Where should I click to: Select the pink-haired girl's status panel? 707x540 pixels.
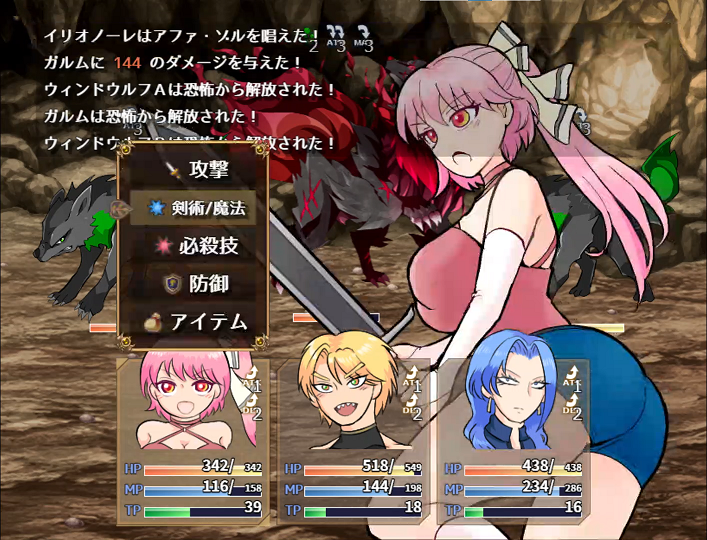coord(190,438)
